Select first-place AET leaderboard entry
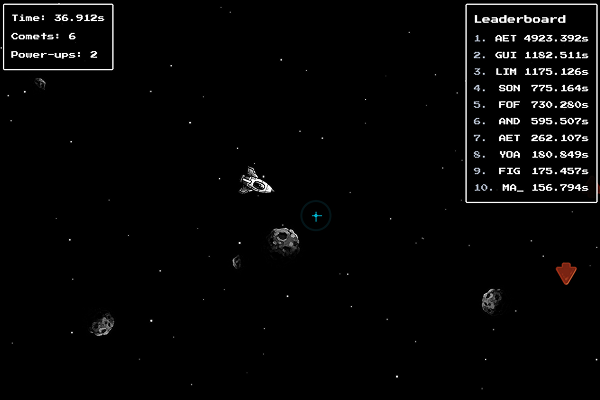This screenshot has width=600, height=400. pyautogui.click(x=531, y=38)
